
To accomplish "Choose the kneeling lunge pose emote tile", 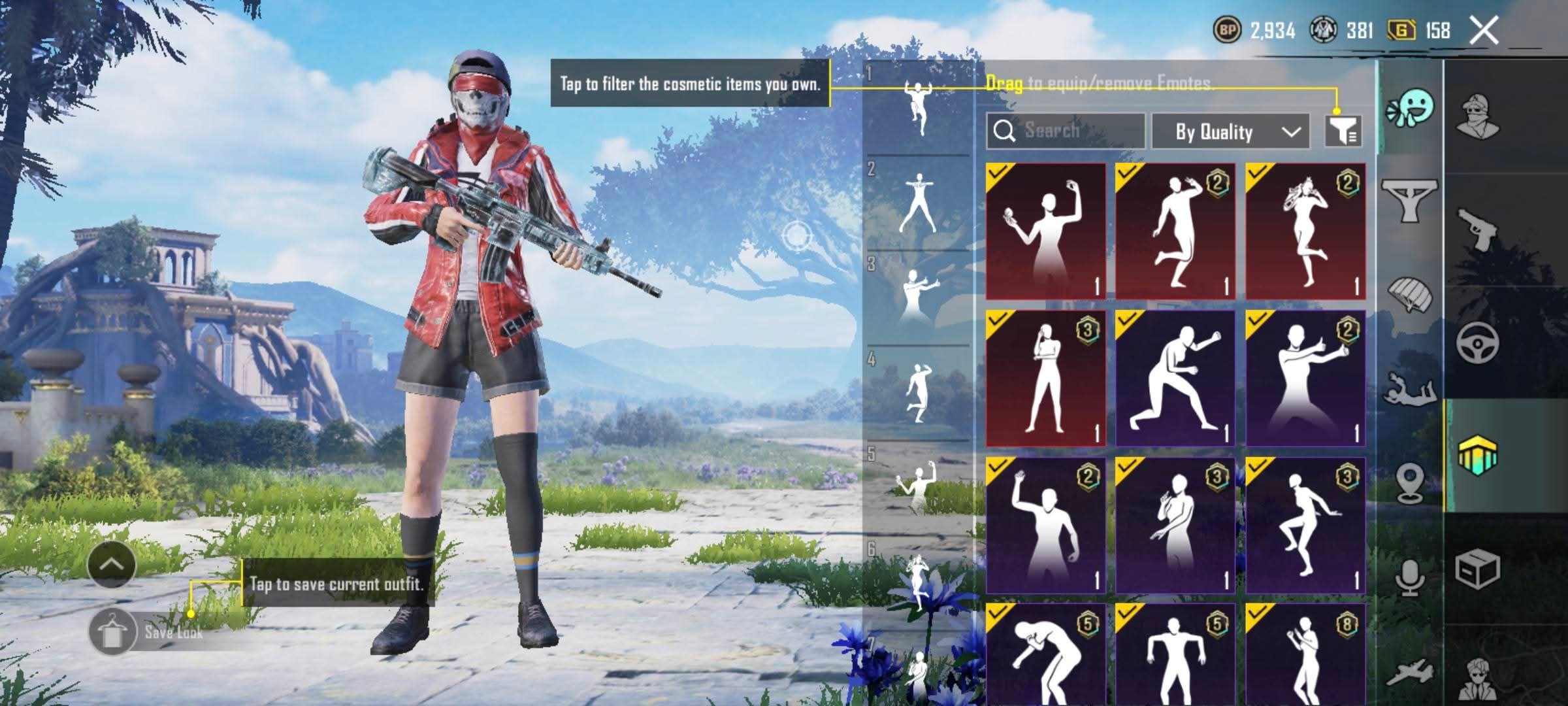I will tap(1175, 378).
